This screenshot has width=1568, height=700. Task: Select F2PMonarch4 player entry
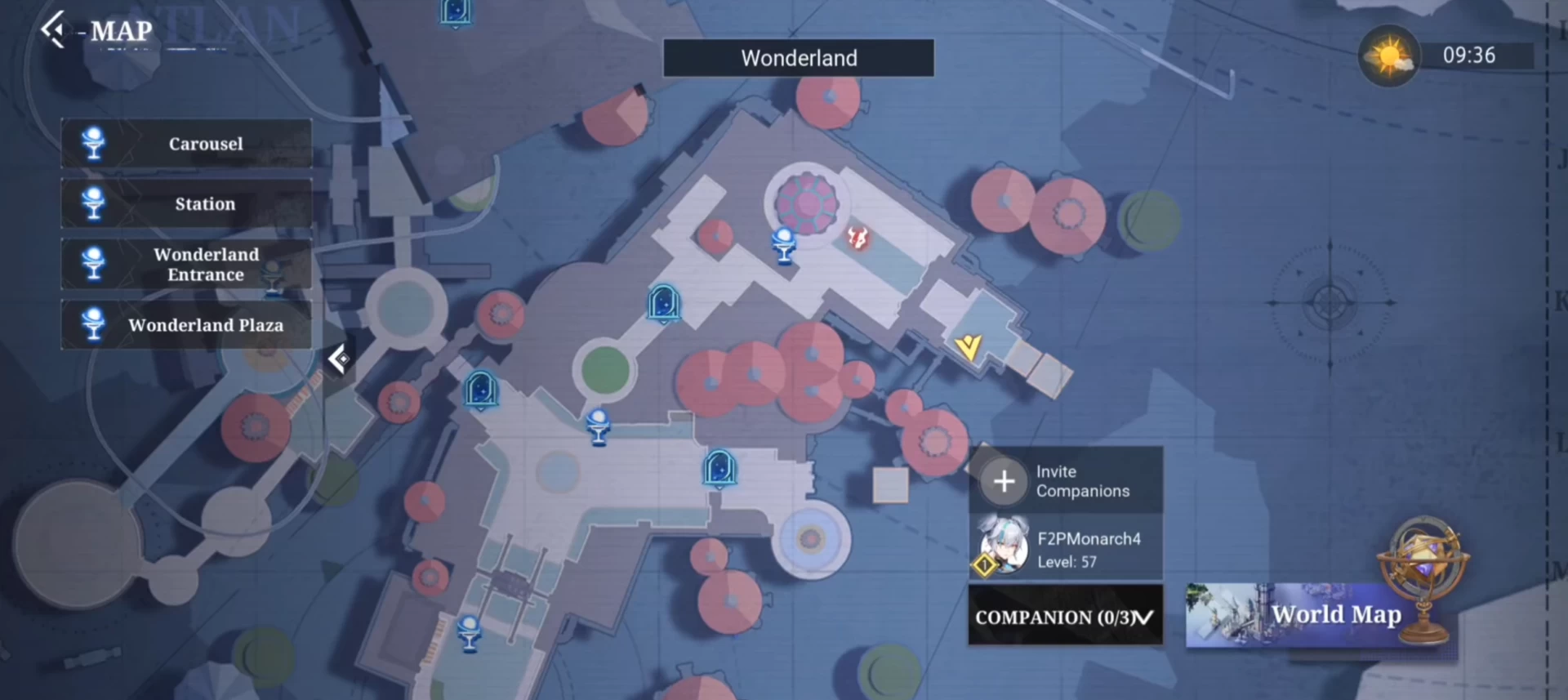click(1066, 549)
